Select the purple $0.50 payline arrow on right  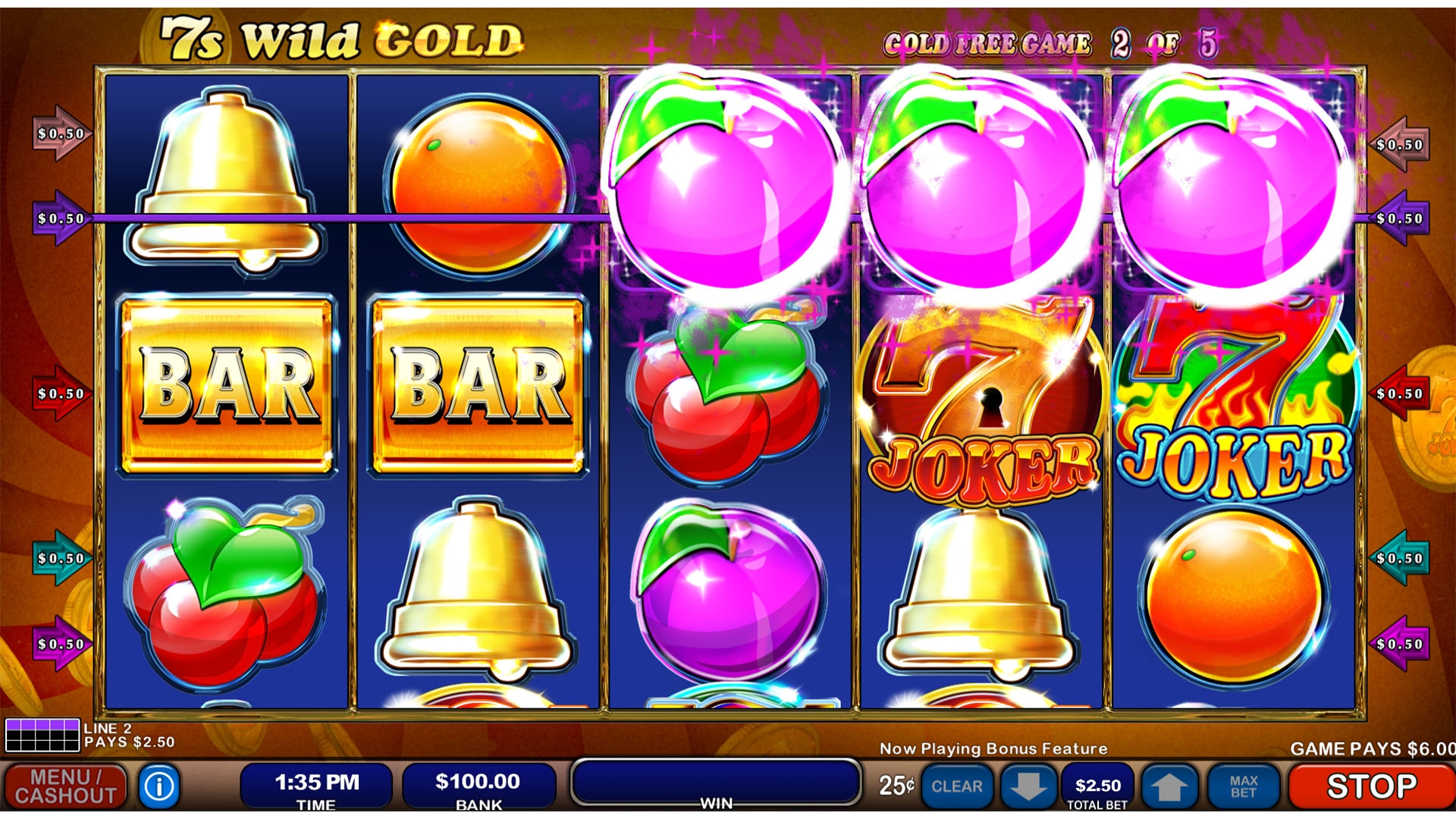tap(1401, 218)
